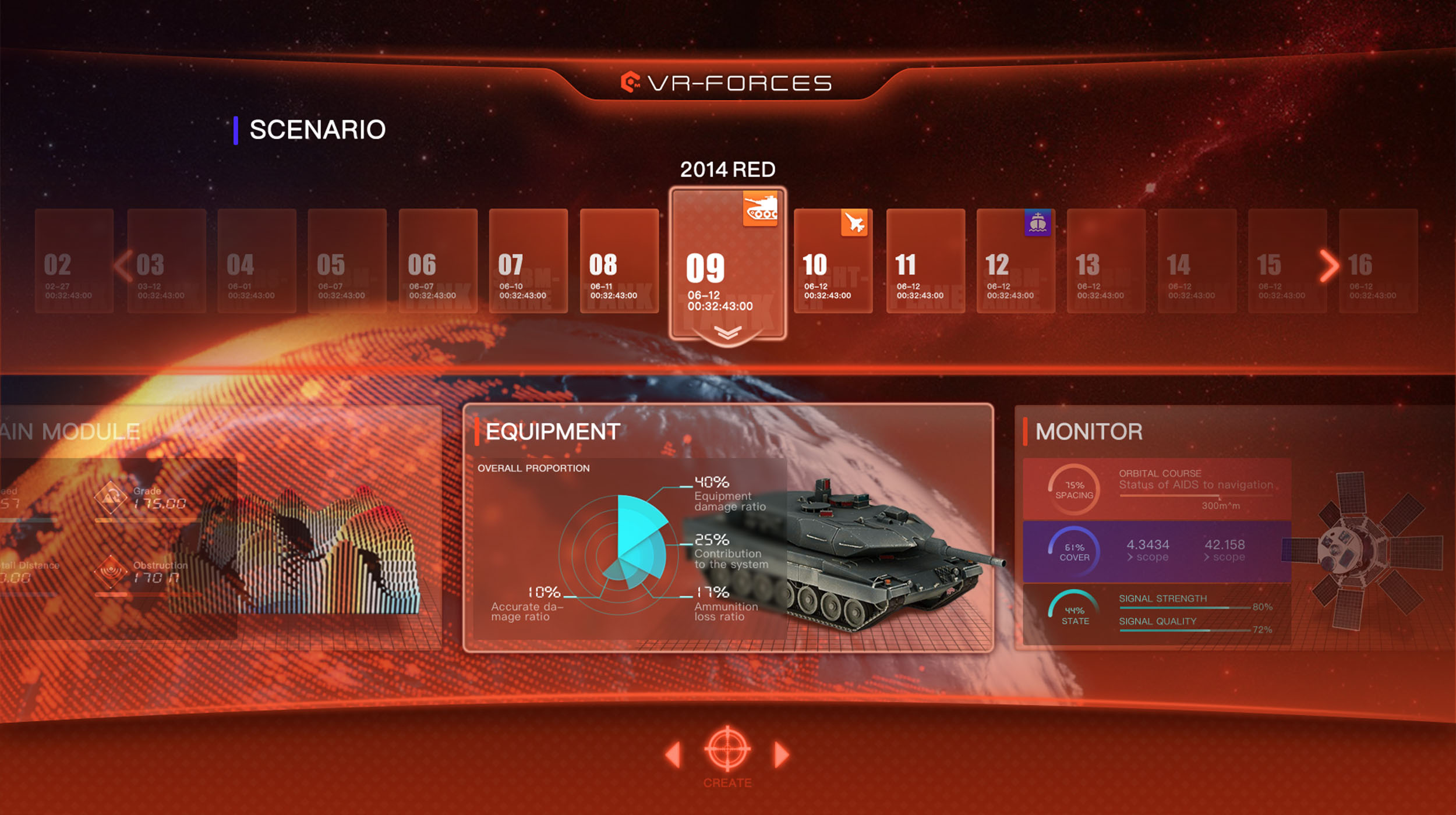
Task: Select scenario card 13
Action: tap(1105, 261)
